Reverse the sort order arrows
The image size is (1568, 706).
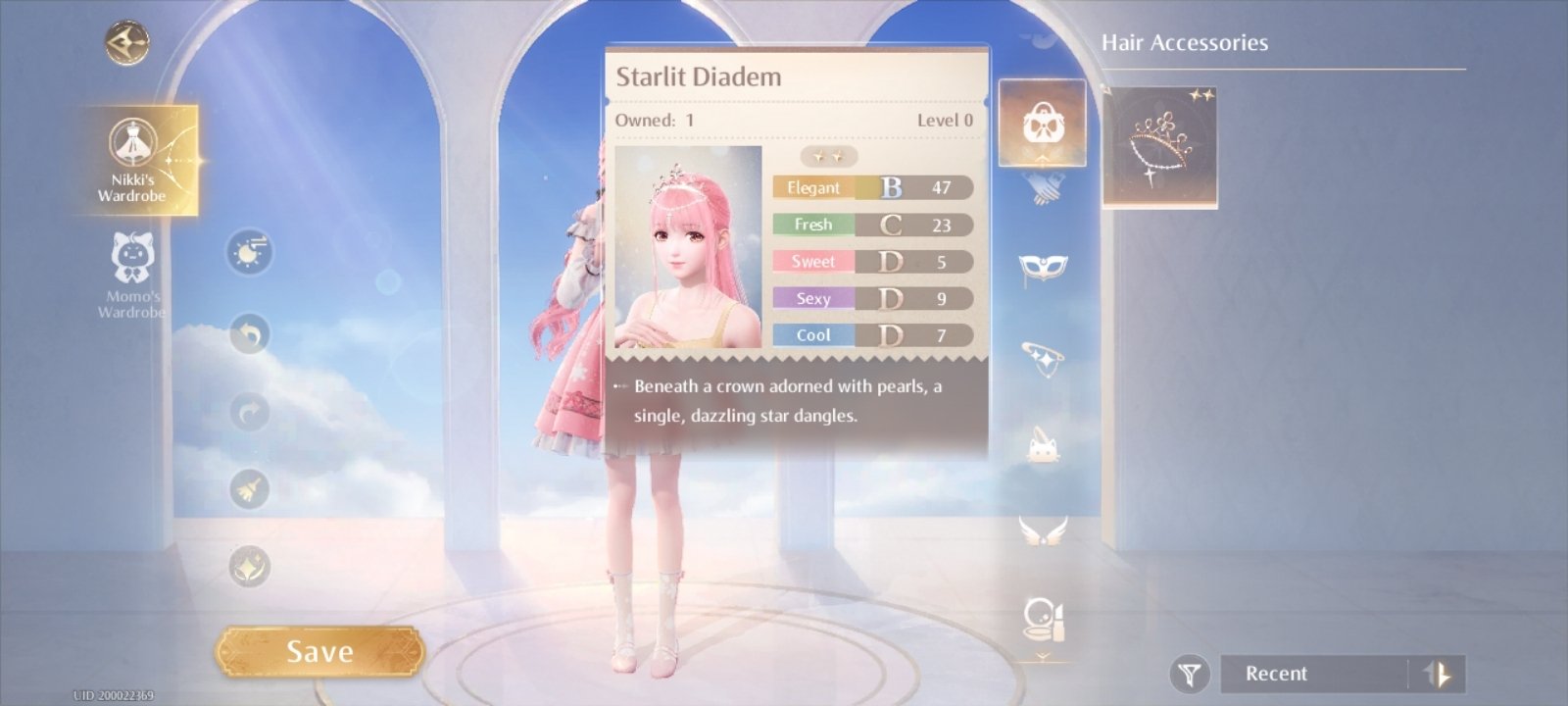(x=1439, y=675)
